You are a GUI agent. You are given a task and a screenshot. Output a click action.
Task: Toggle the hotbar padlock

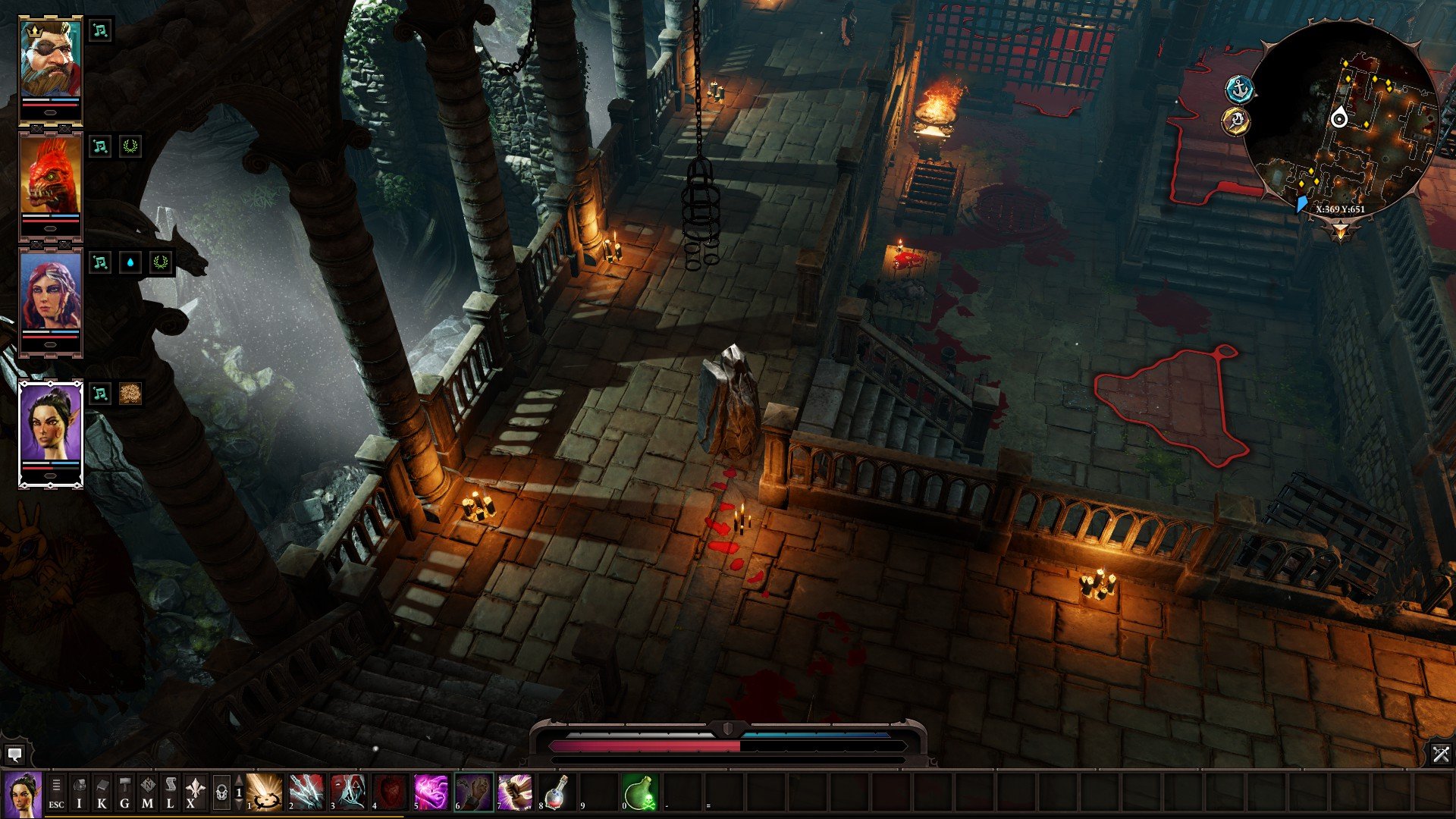[221, 792]
